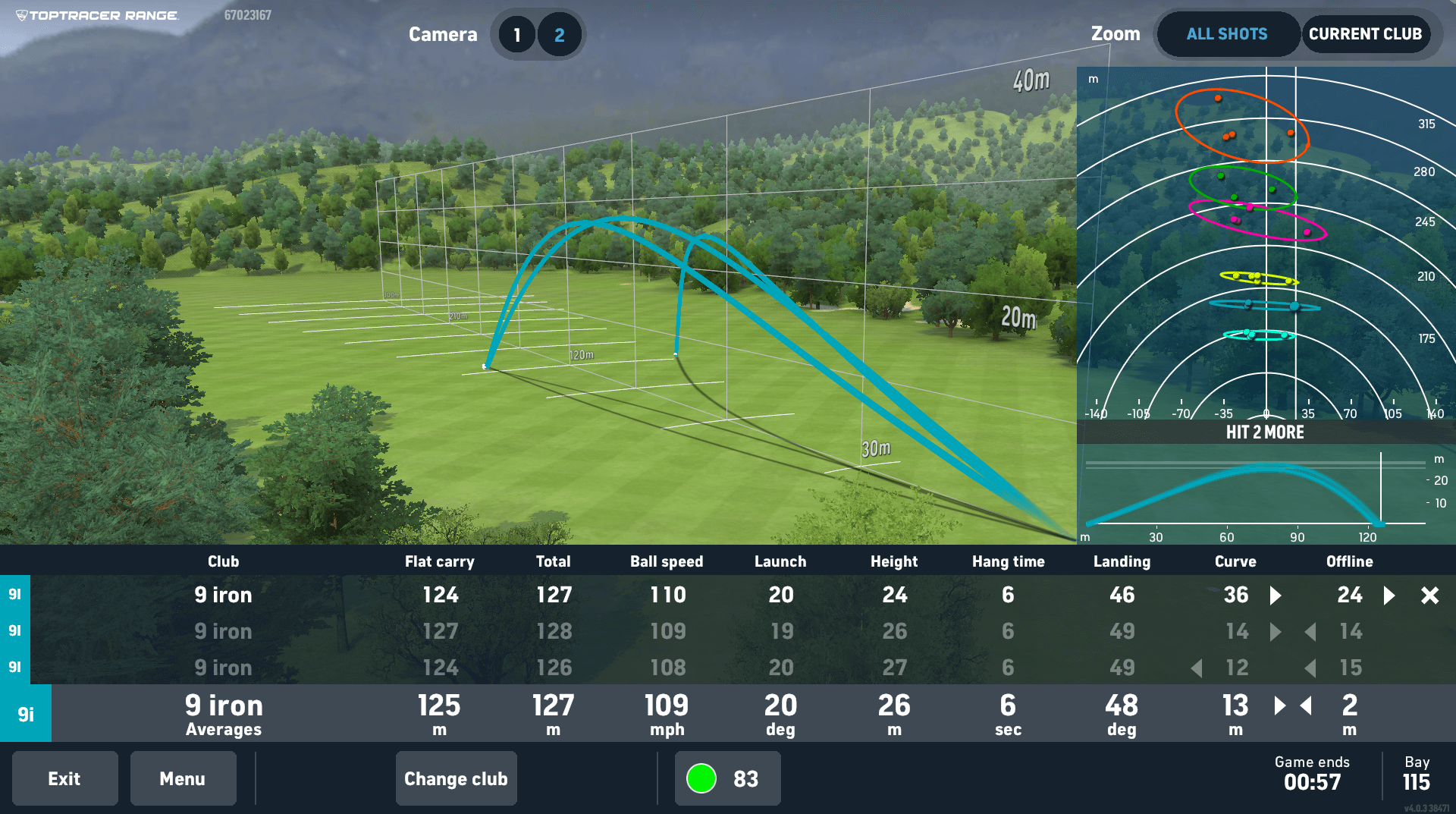
Task: Click the left curve arrow in the Averages row
Action: [1306, 706]
